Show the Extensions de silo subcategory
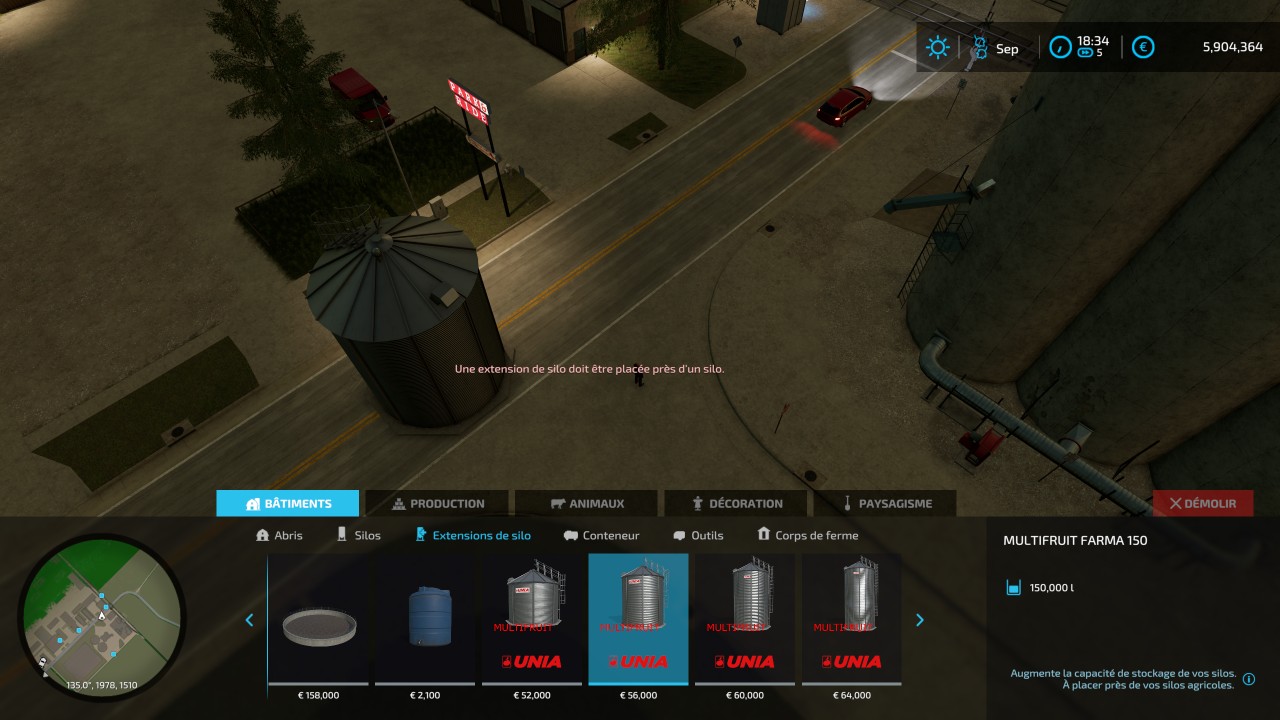The image size is (1280, 720). (x=473, y=535)
